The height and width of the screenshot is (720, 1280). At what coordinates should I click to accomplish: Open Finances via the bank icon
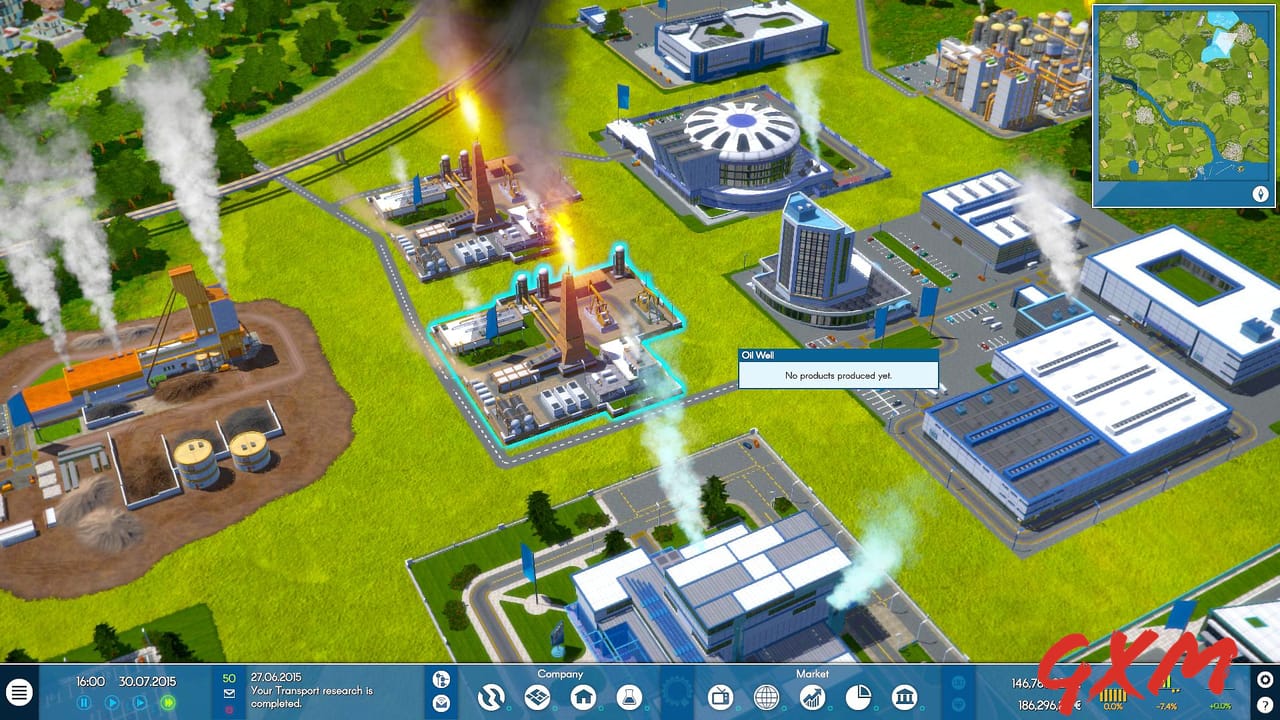pos(903,697)
